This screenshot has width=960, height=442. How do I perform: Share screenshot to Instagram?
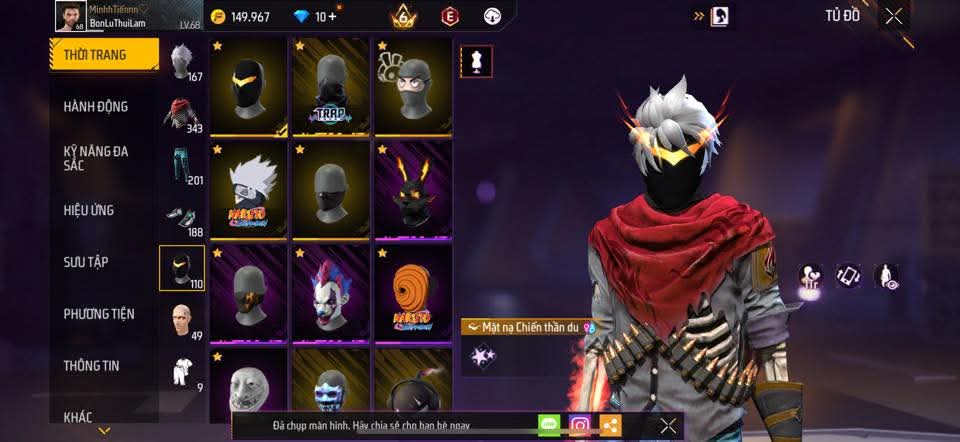(580, 425)
